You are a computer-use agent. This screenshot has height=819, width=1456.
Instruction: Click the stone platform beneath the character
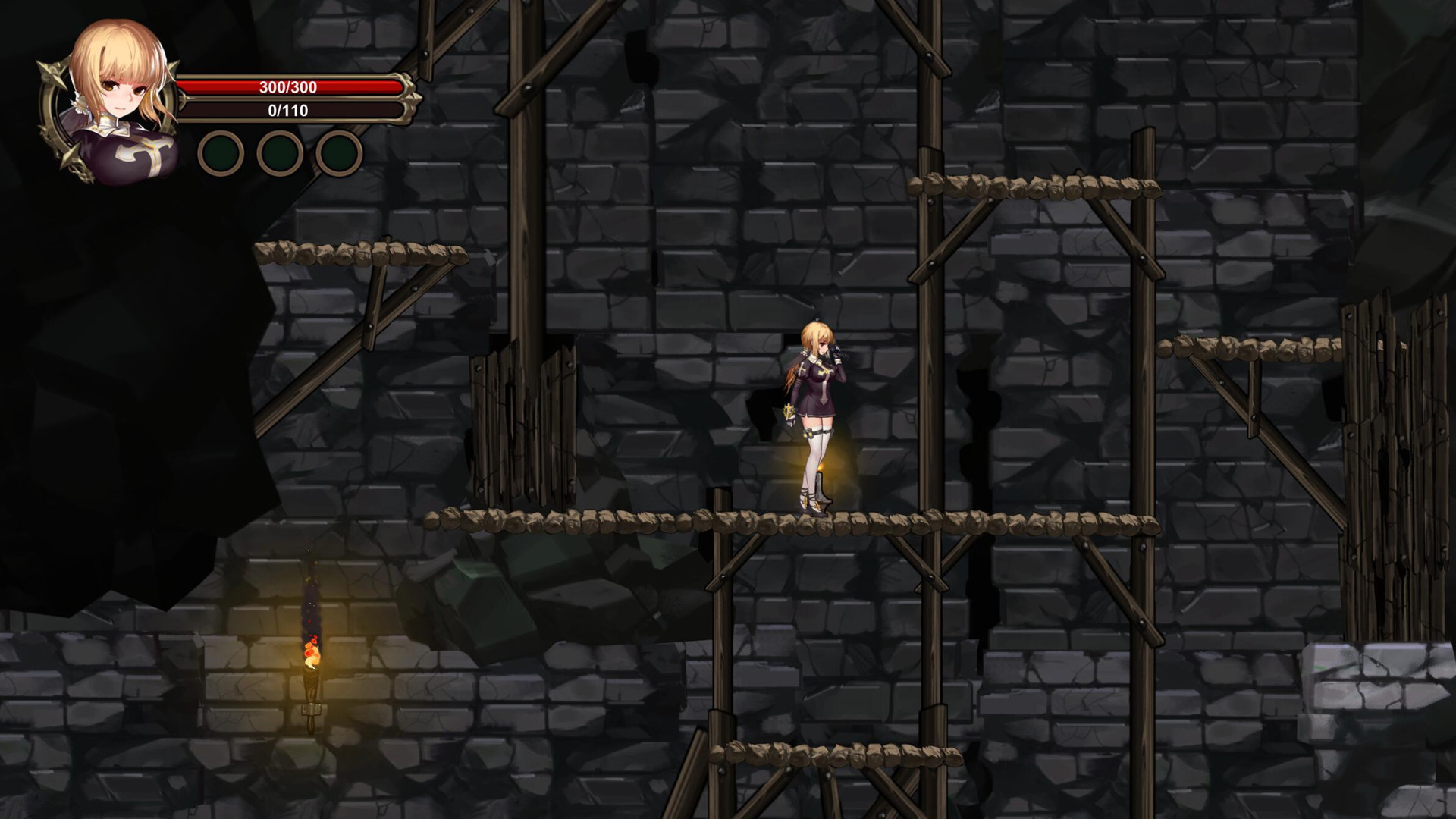point(815,522)
